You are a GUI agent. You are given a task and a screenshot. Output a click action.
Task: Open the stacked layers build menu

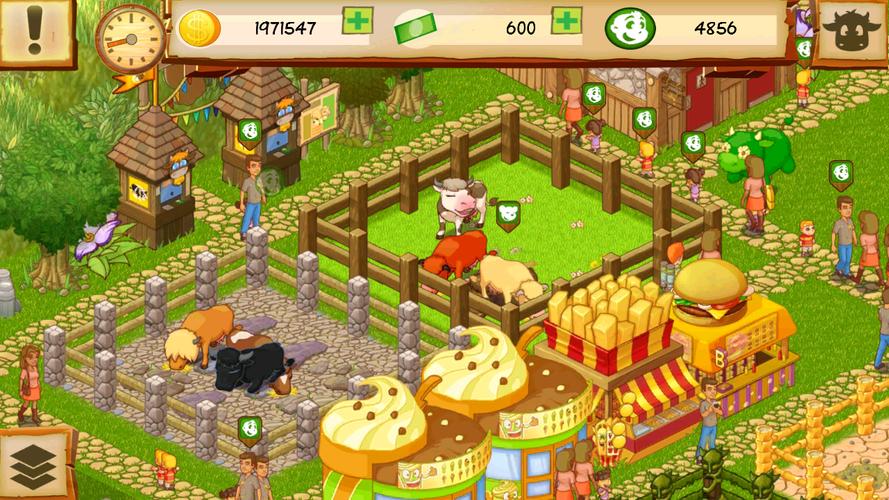pyautogui.click(x=35, y=465)
